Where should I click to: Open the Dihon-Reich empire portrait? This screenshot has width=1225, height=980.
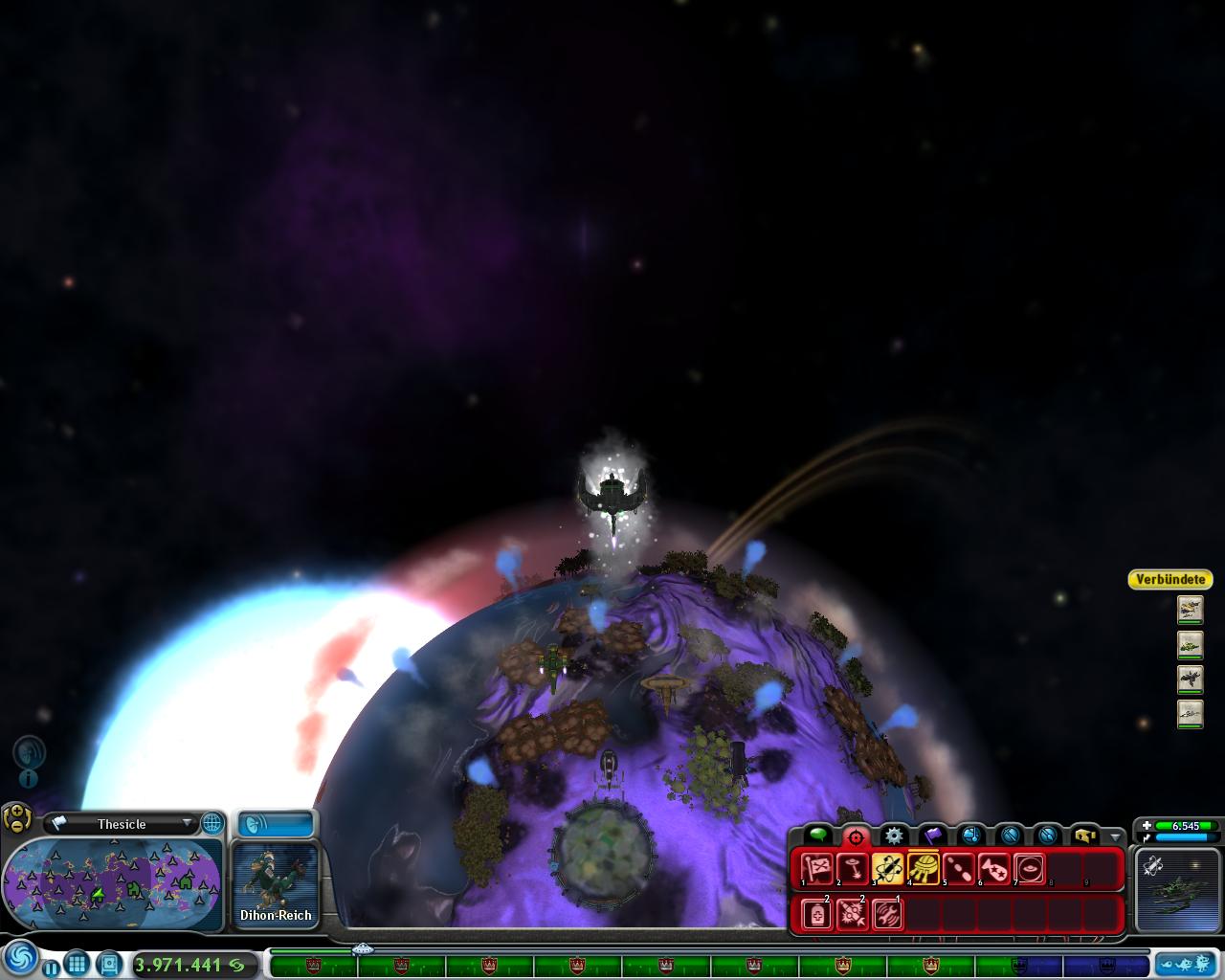click(276, 884)
